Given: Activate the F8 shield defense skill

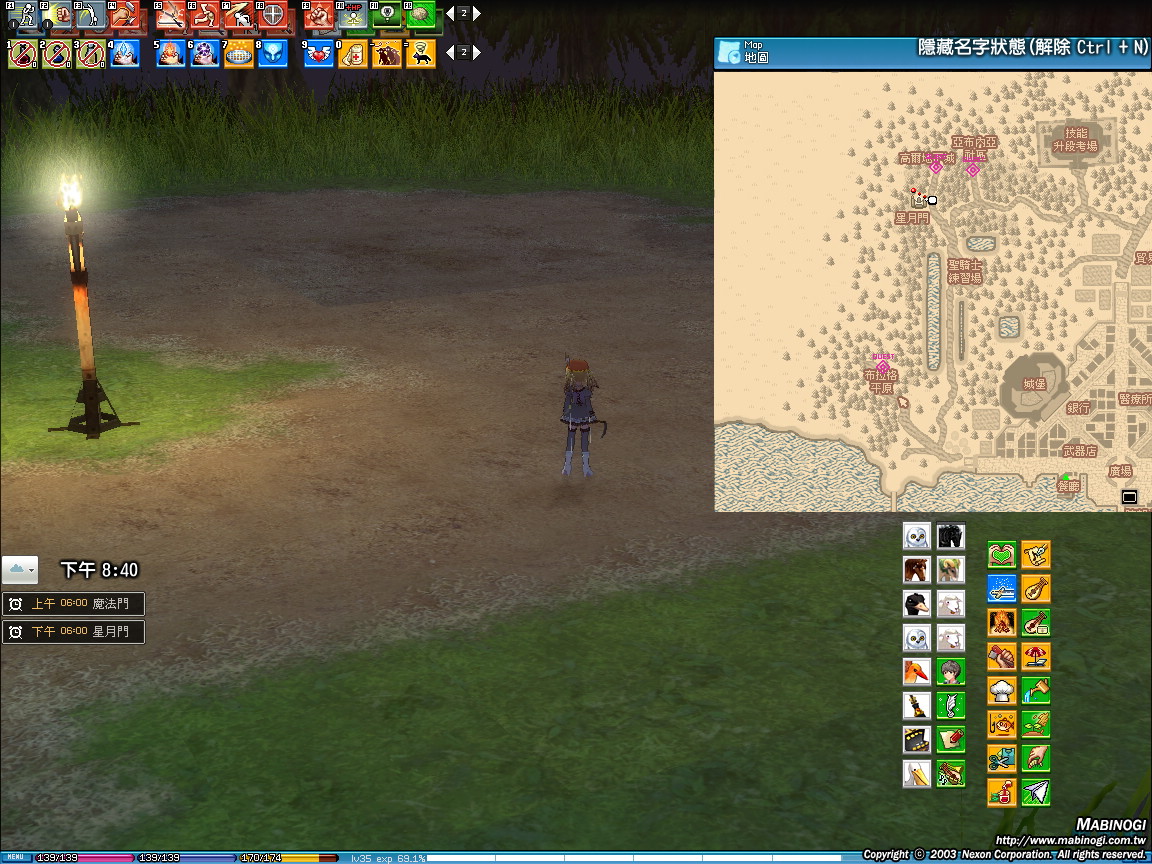Looking at the screenshot, I should (x=272, y=15).
